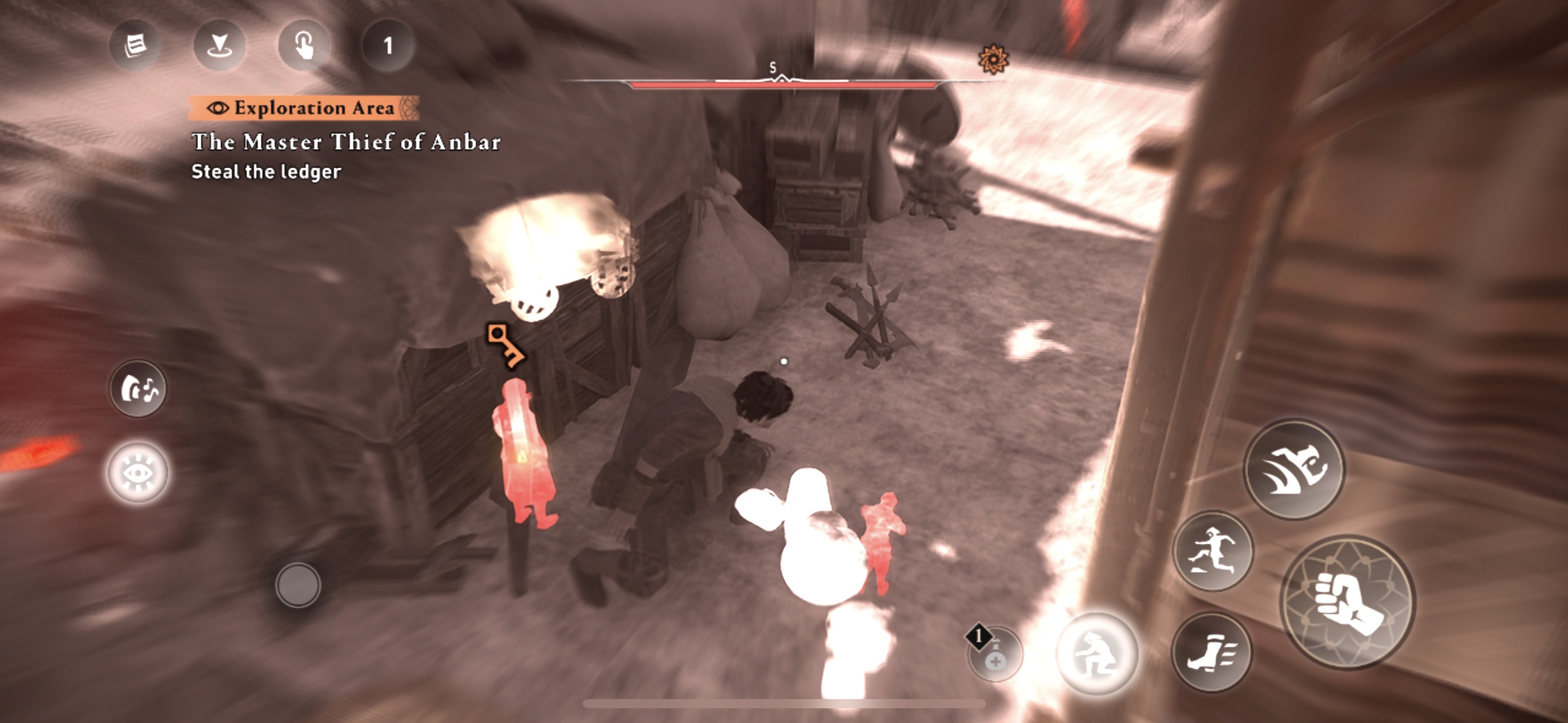Tap the virtual movement joystick
This screenshot has width=1568, height=723.
[298, 585]
